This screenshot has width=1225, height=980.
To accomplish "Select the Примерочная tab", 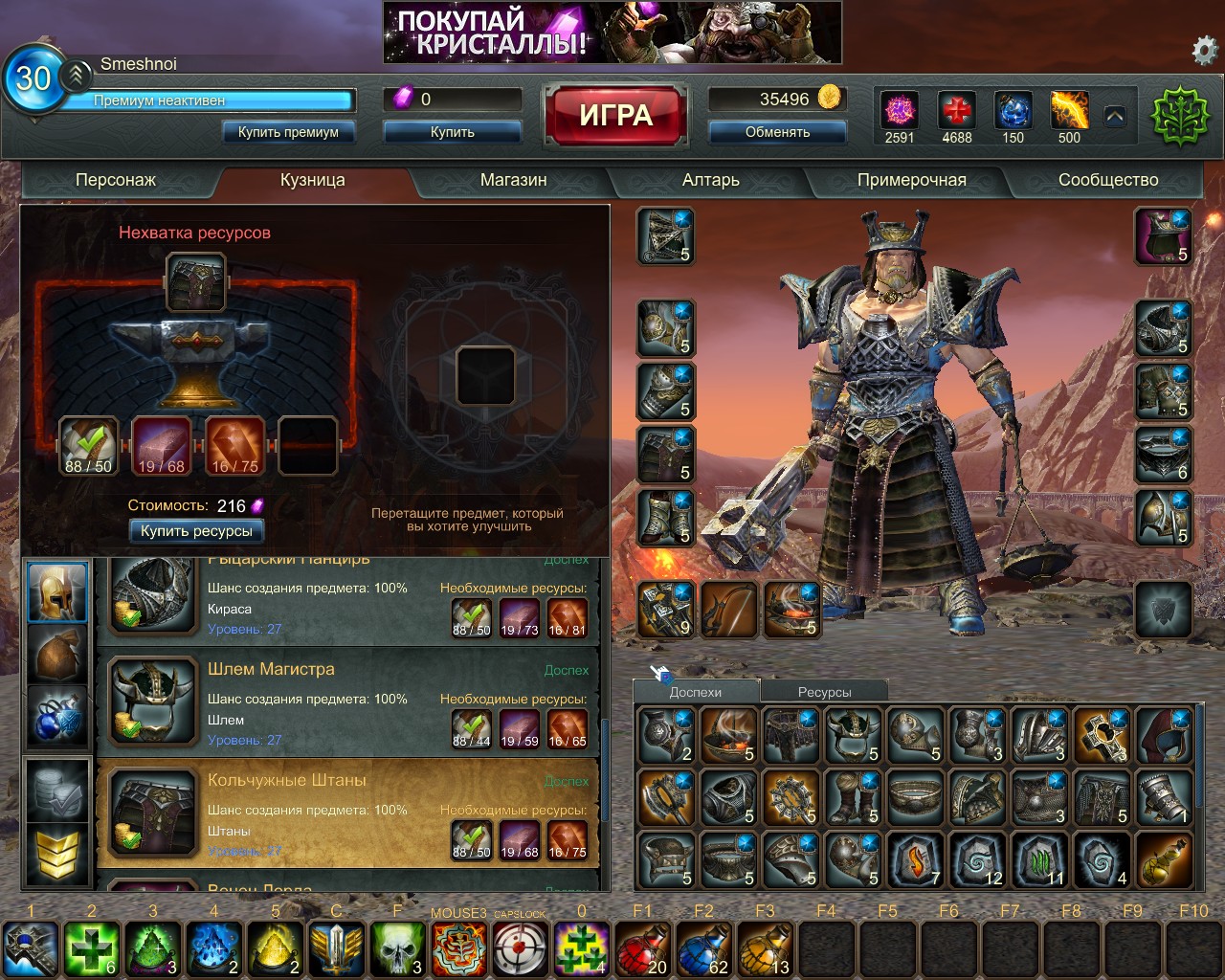I will 911,180.
